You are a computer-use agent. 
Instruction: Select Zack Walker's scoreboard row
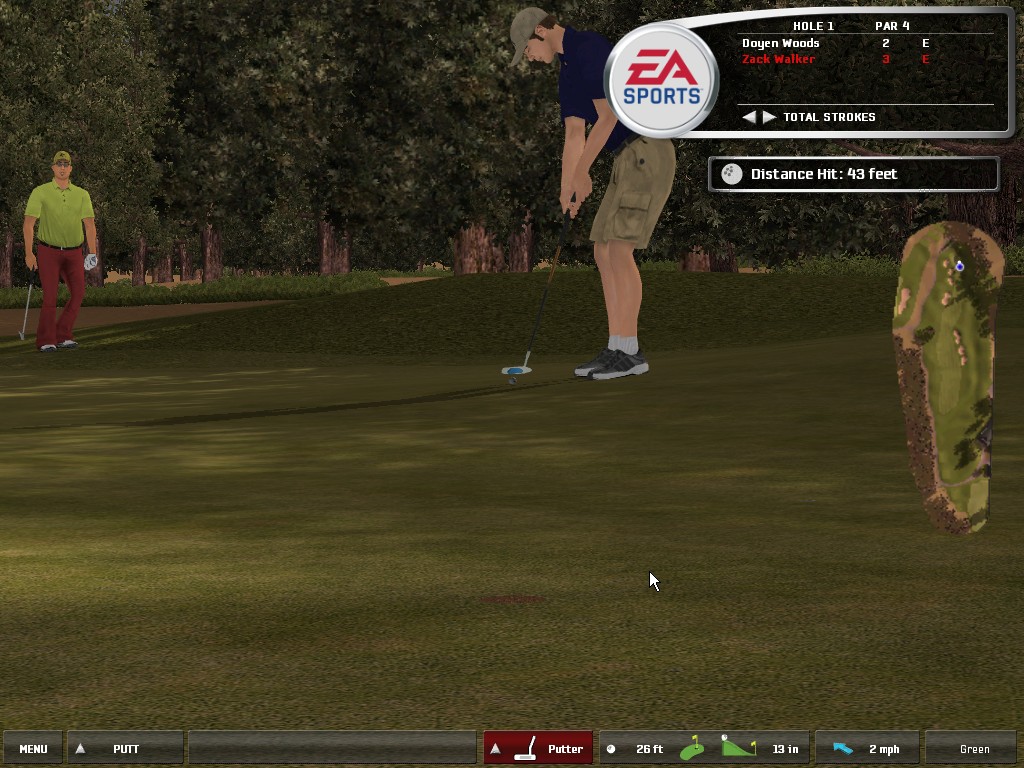835,60
